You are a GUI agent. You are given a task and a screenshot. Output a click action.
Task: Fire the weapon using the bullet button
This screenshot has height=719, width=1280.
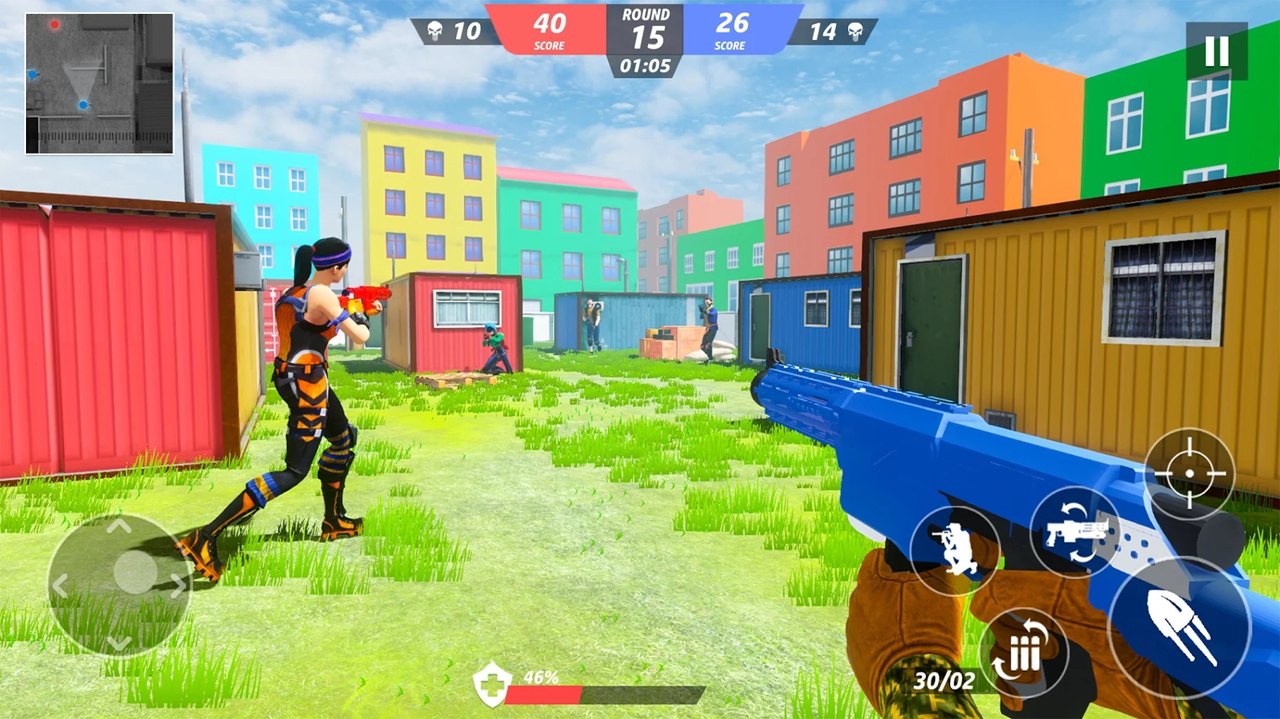[x=1179, y=628]
